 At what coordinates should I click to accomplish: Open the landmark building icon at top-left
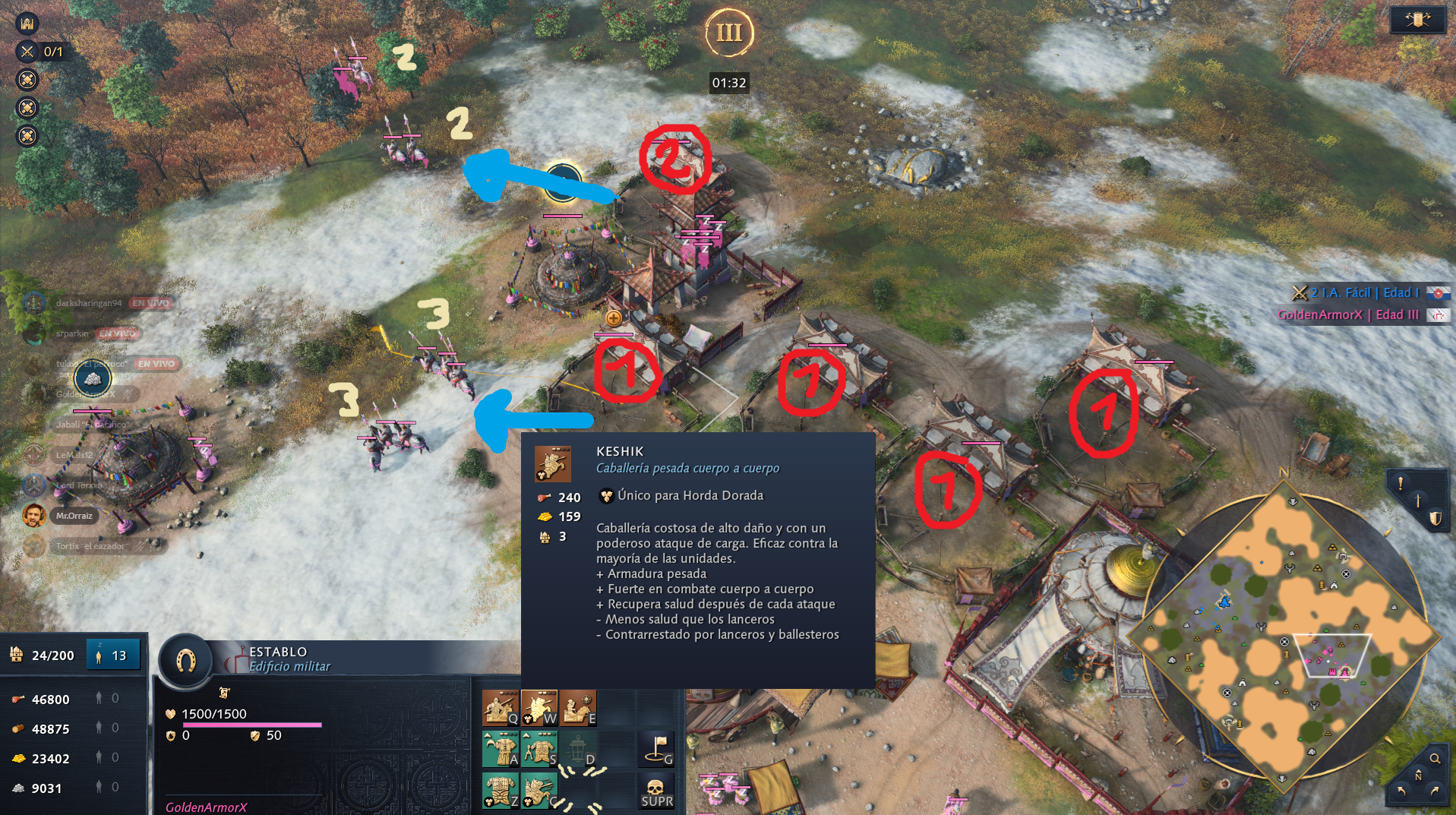[x=27, y=23]
